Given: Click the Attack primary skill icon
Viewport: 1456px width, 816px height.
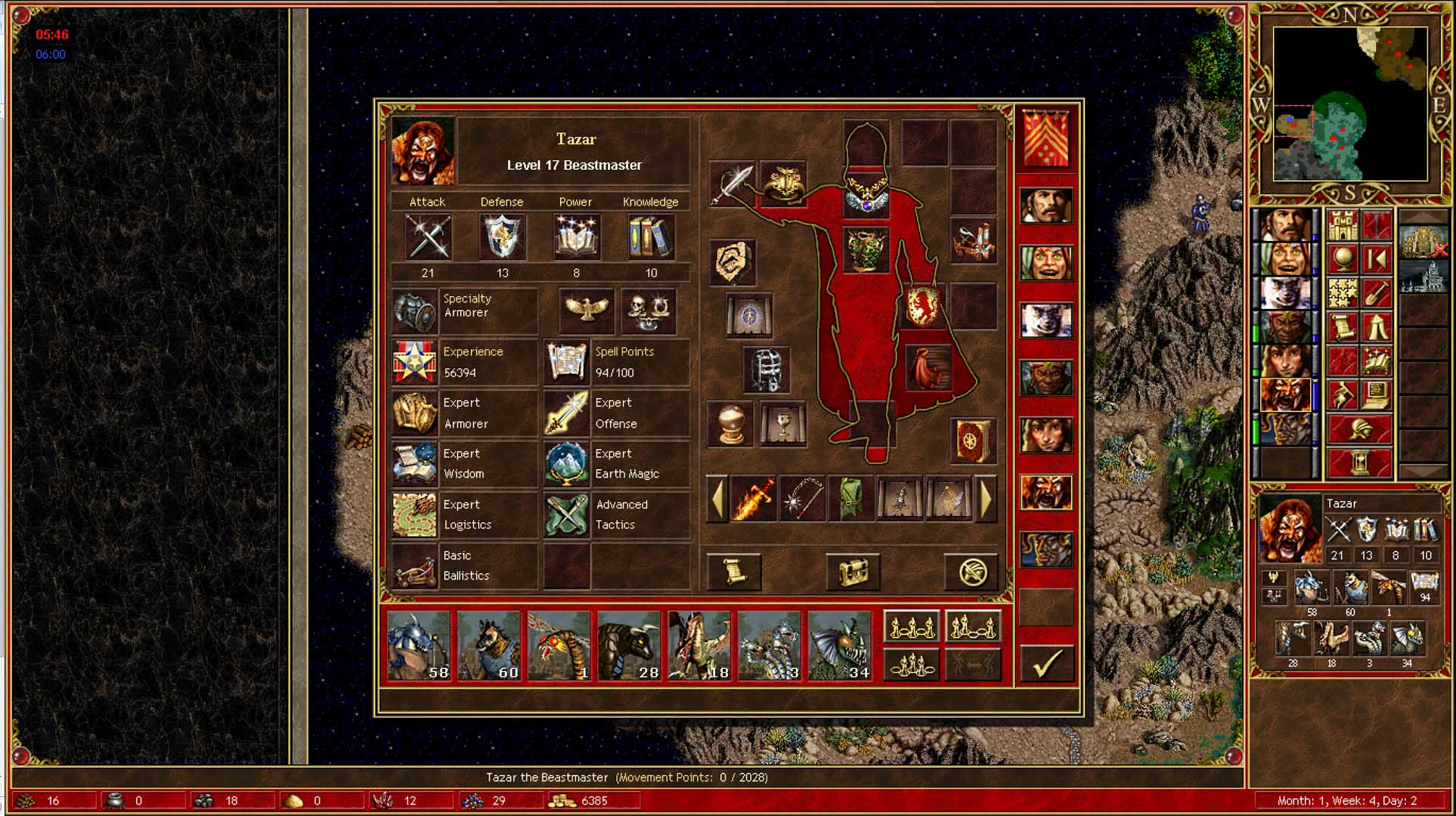Looking at the screenshot, I should 428,236.
